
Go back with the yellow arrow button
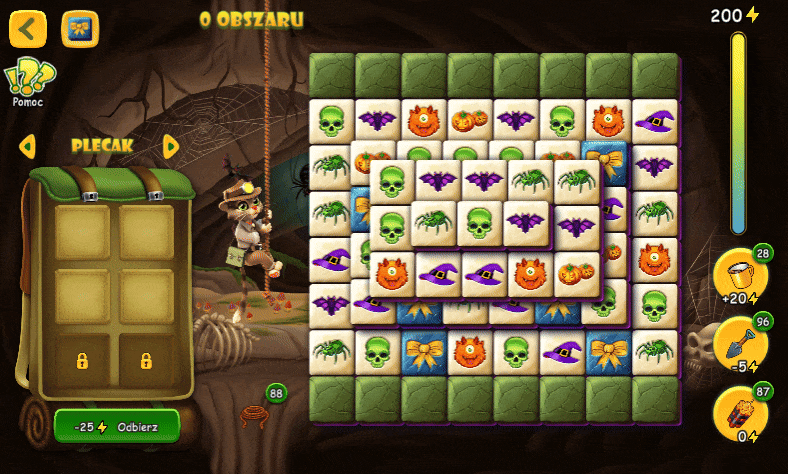coord(28,29)
